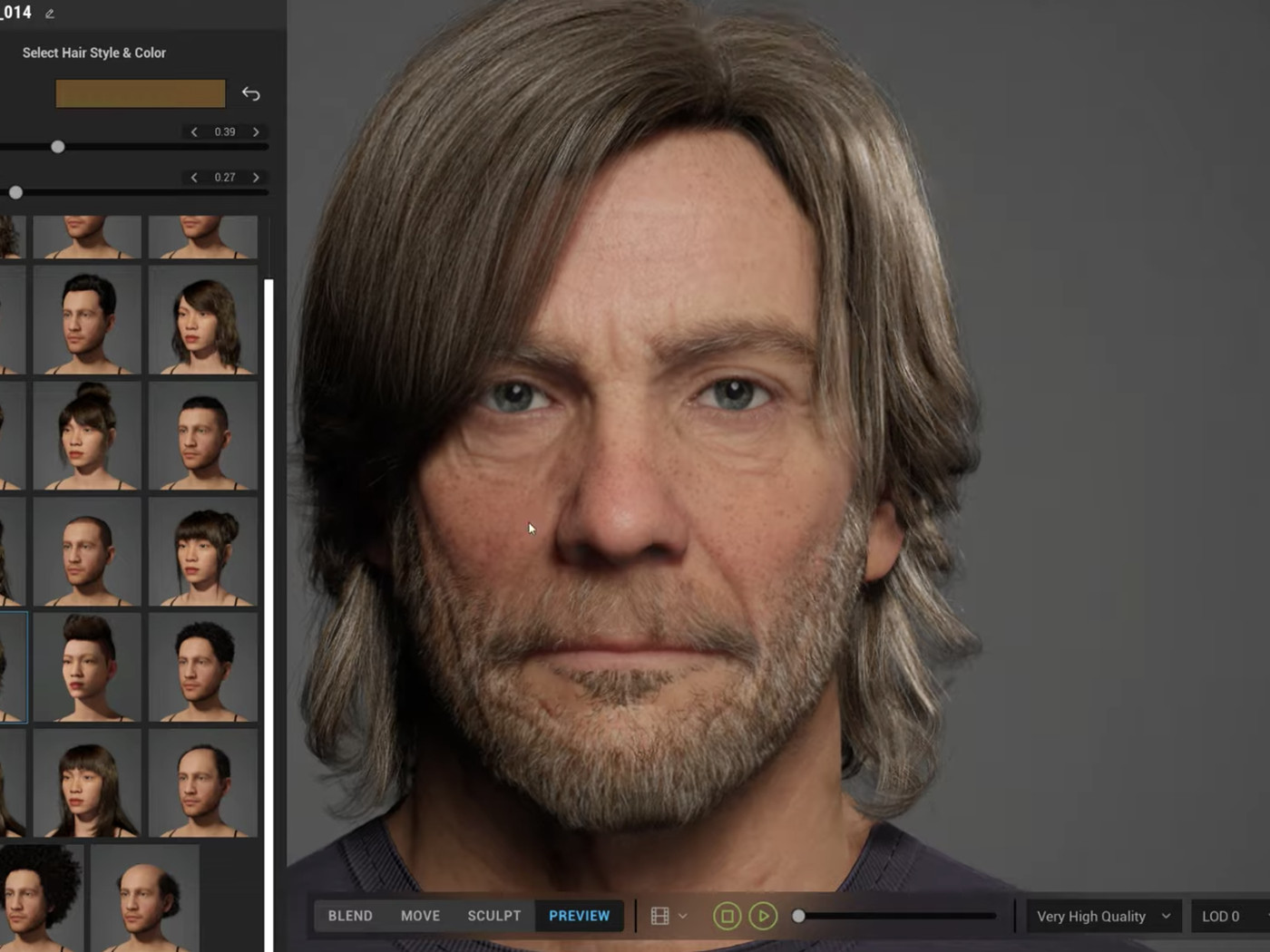Click the pencil icon to rename preset _014
This screenshot has height=952, width=1270.
(x=49, y=13)
